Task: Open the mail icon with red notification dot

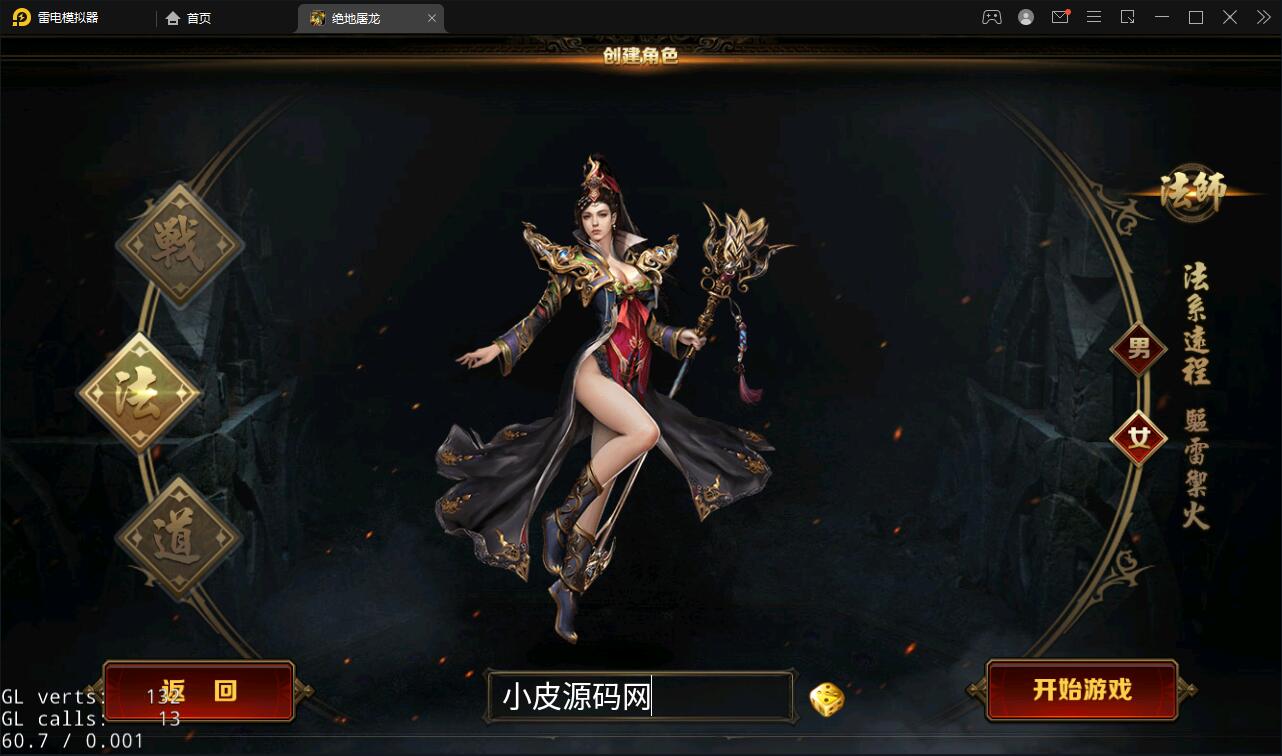Action: click(1060, 17)
